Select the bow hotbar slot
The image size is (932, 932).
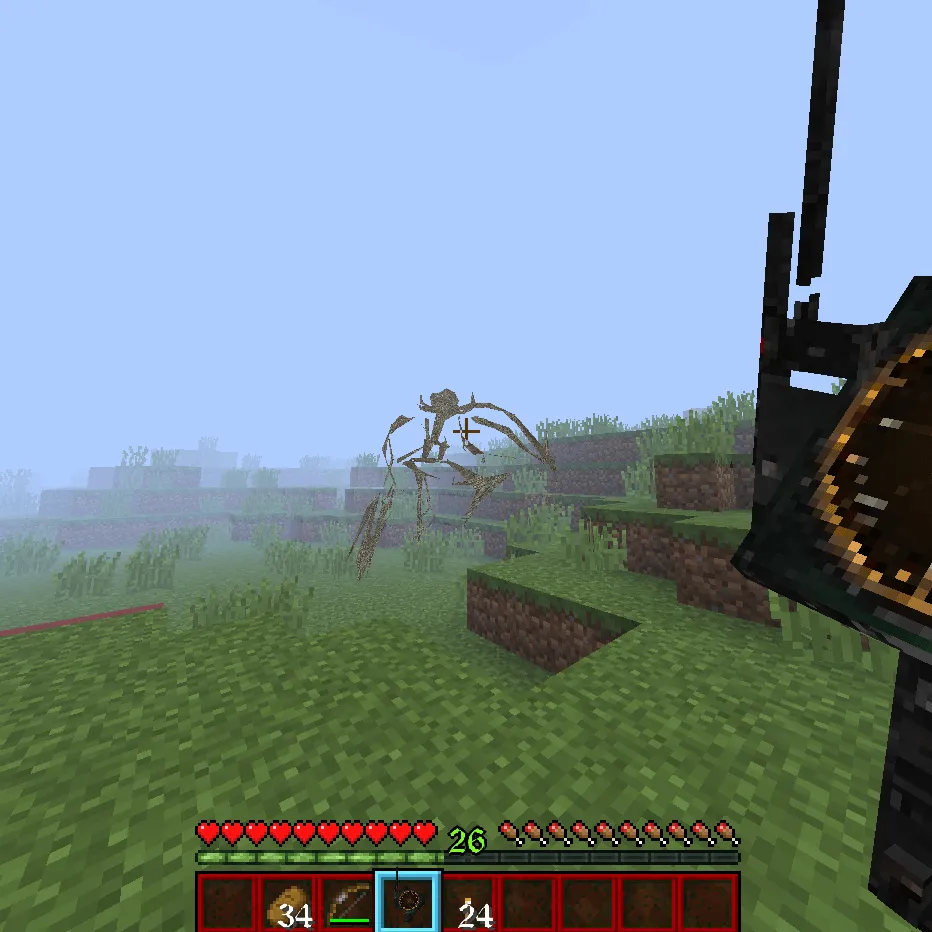[x=348, y=902]
